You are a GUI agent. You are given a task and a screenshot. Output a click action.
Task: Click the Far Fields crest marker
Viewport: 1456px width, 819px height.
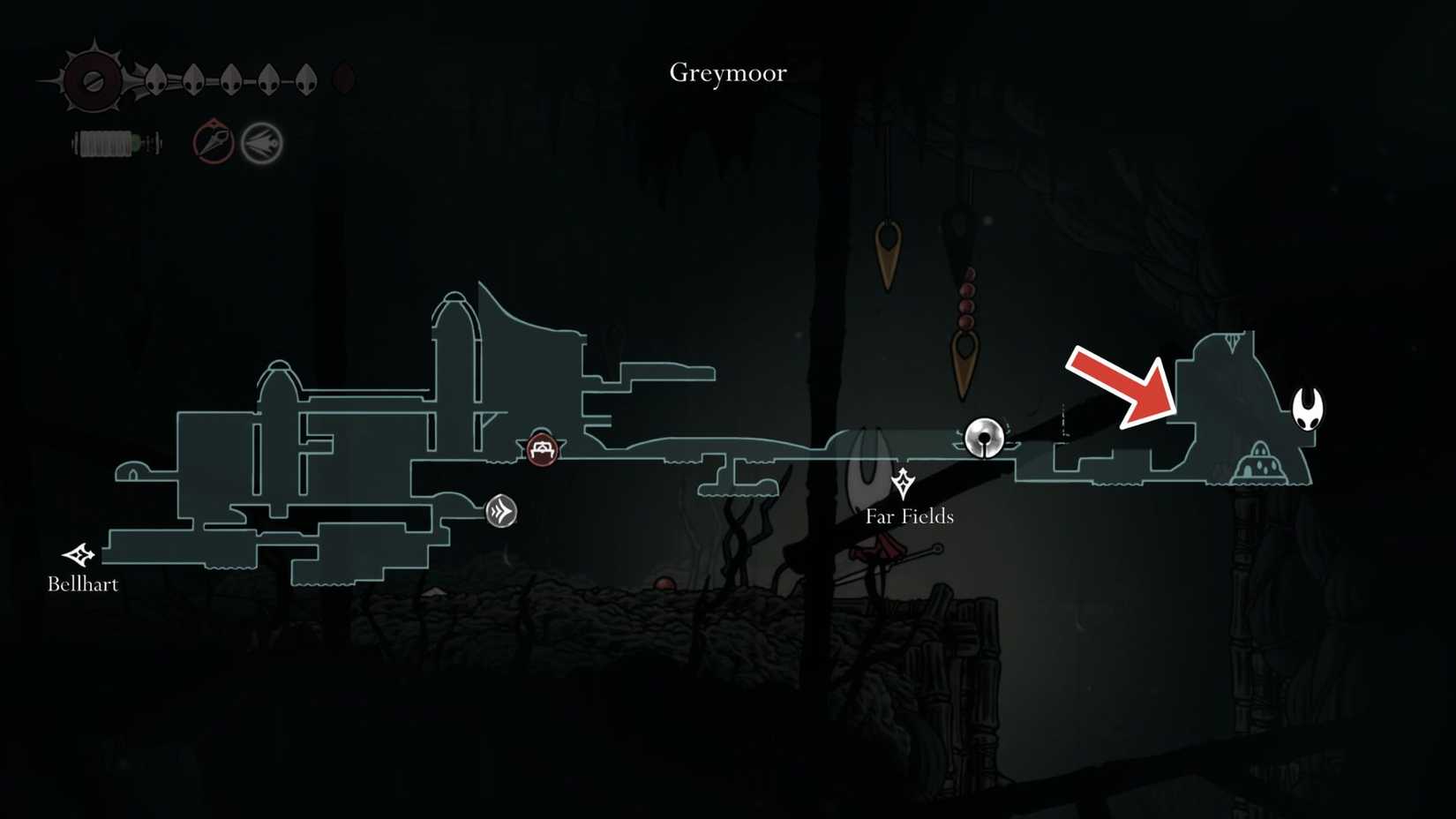[x=902, y=485]
